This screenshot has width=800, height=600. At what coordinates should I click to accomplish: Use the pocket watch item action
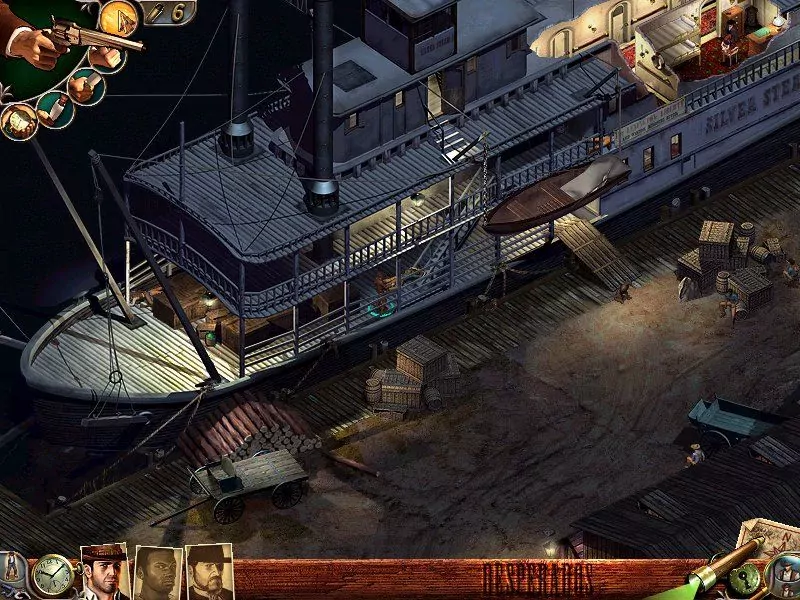pyautogui.click(x=18, y=122)
